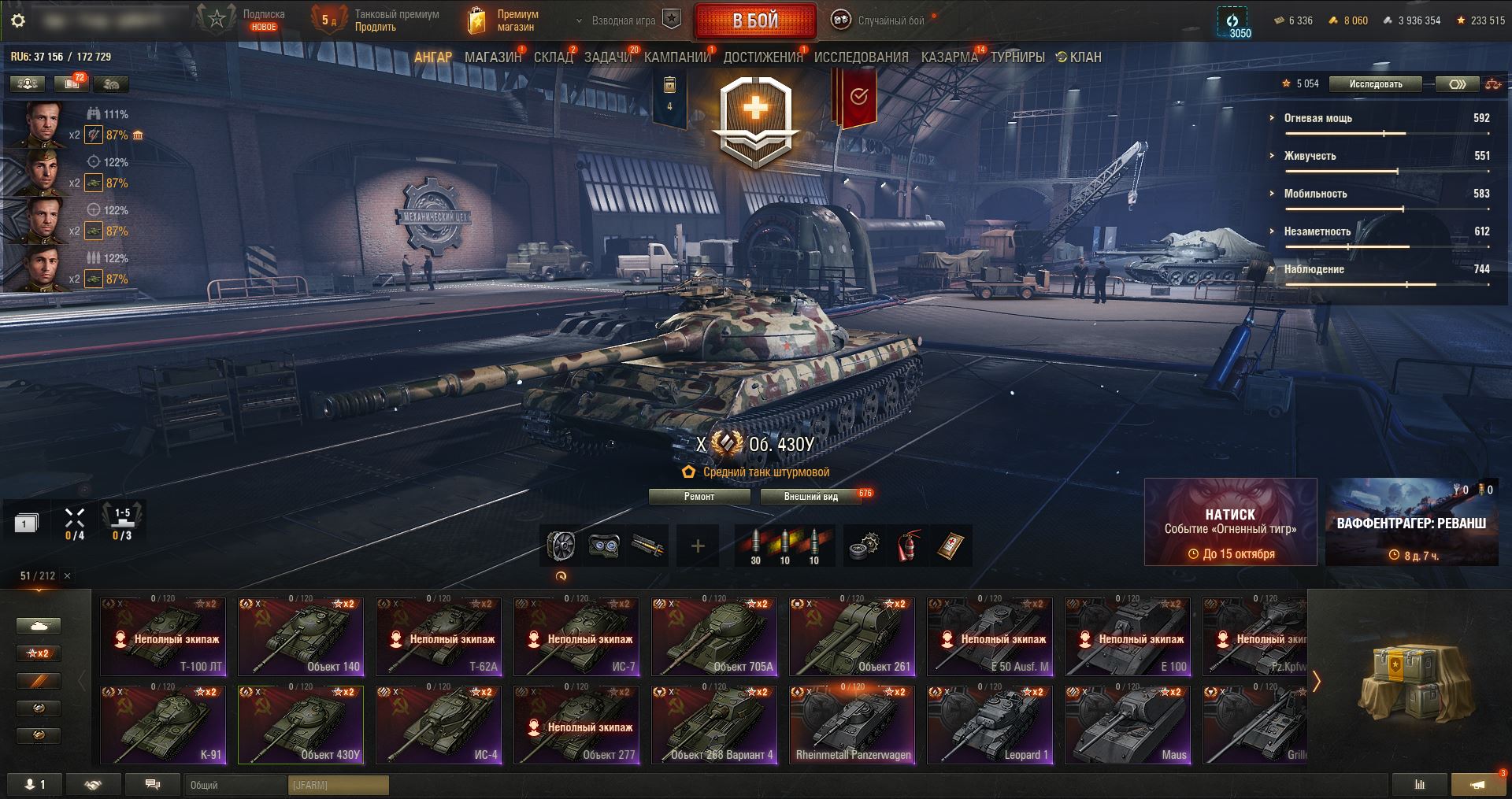Open the ВАФФЕНТРАГЕР: РЕВАНШ event banner
This screenshot has height=799, width=1512.
[x=1411, y=522]
